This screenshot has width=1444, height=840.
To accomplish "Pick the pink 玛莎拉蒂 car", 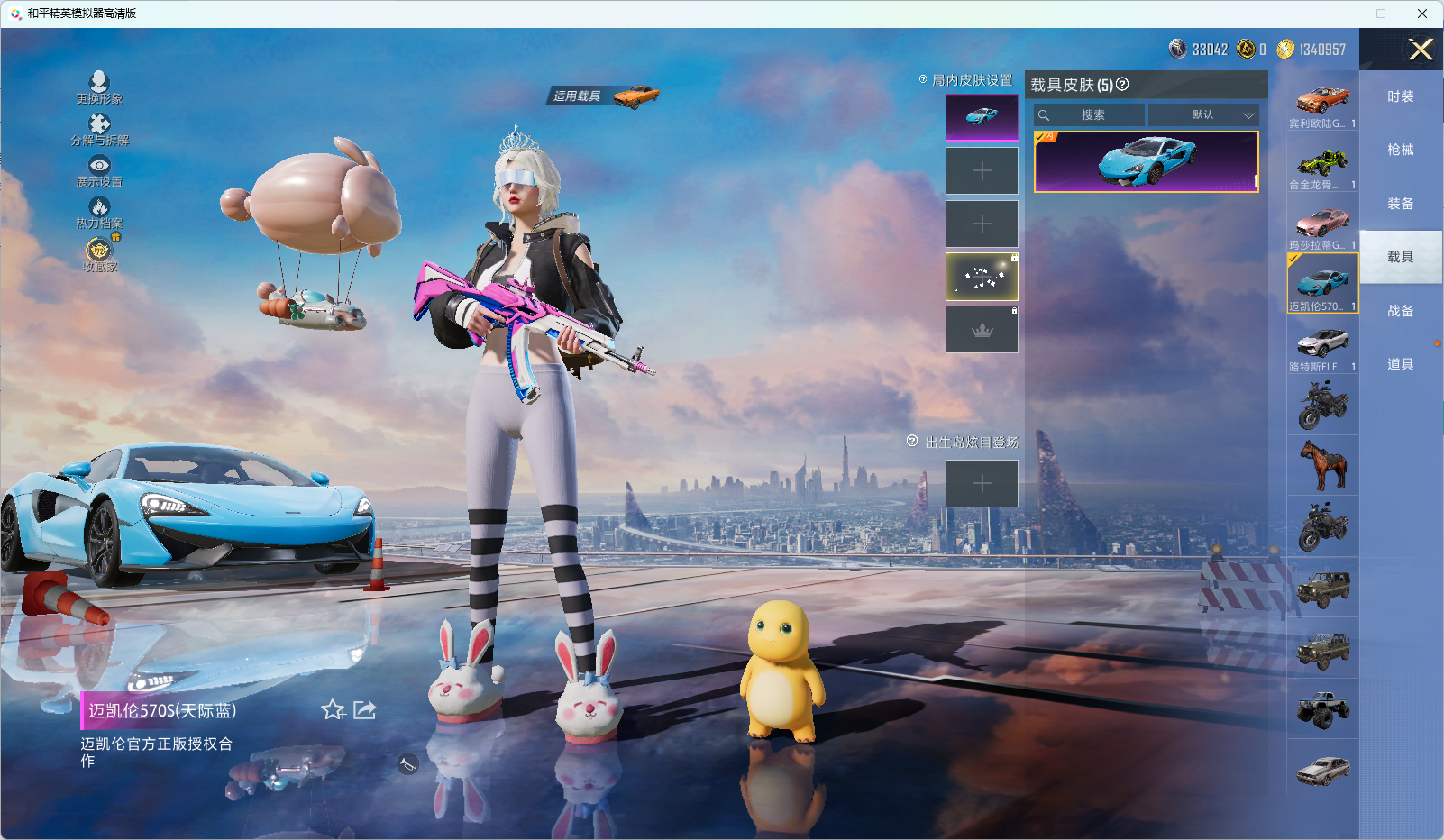I will [x=1322, y=223].
